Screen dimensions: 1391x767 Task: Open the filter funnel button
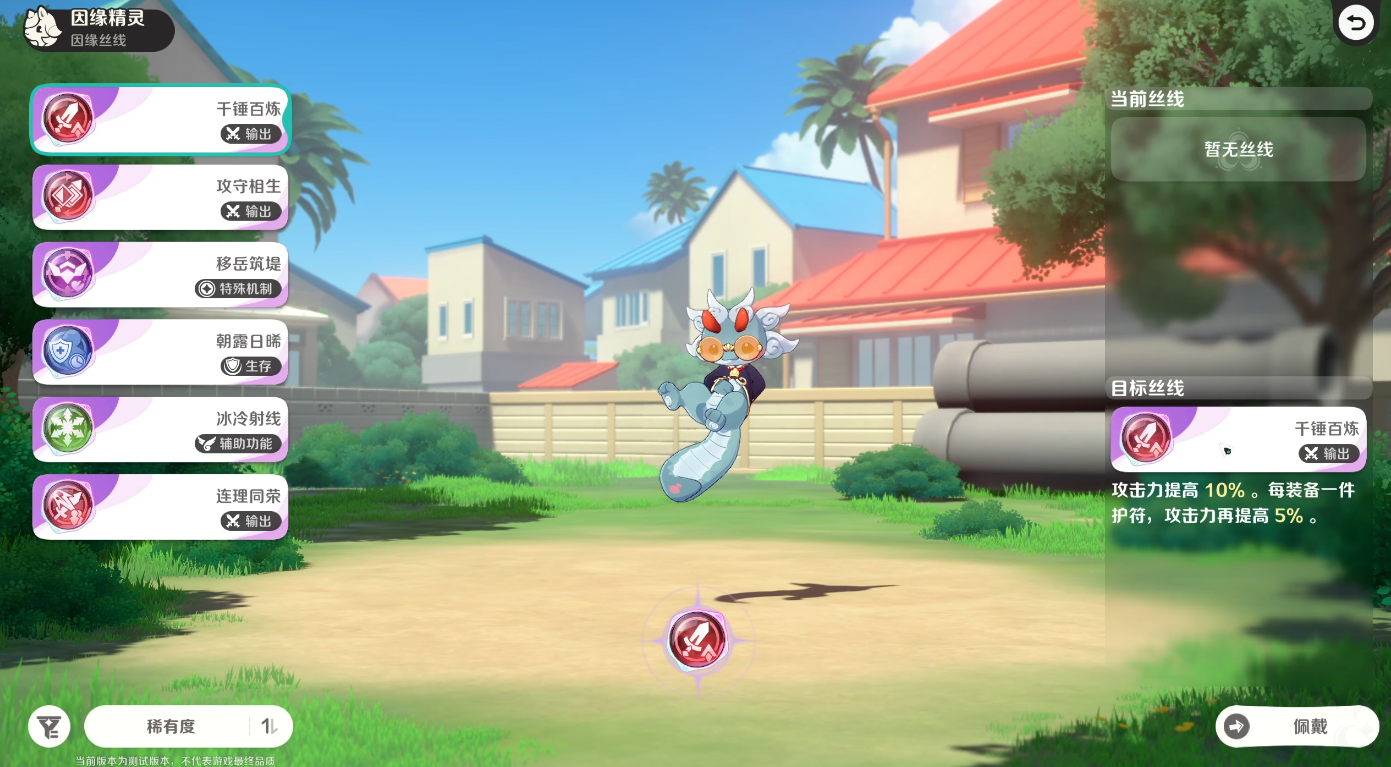tap(49, 726)
